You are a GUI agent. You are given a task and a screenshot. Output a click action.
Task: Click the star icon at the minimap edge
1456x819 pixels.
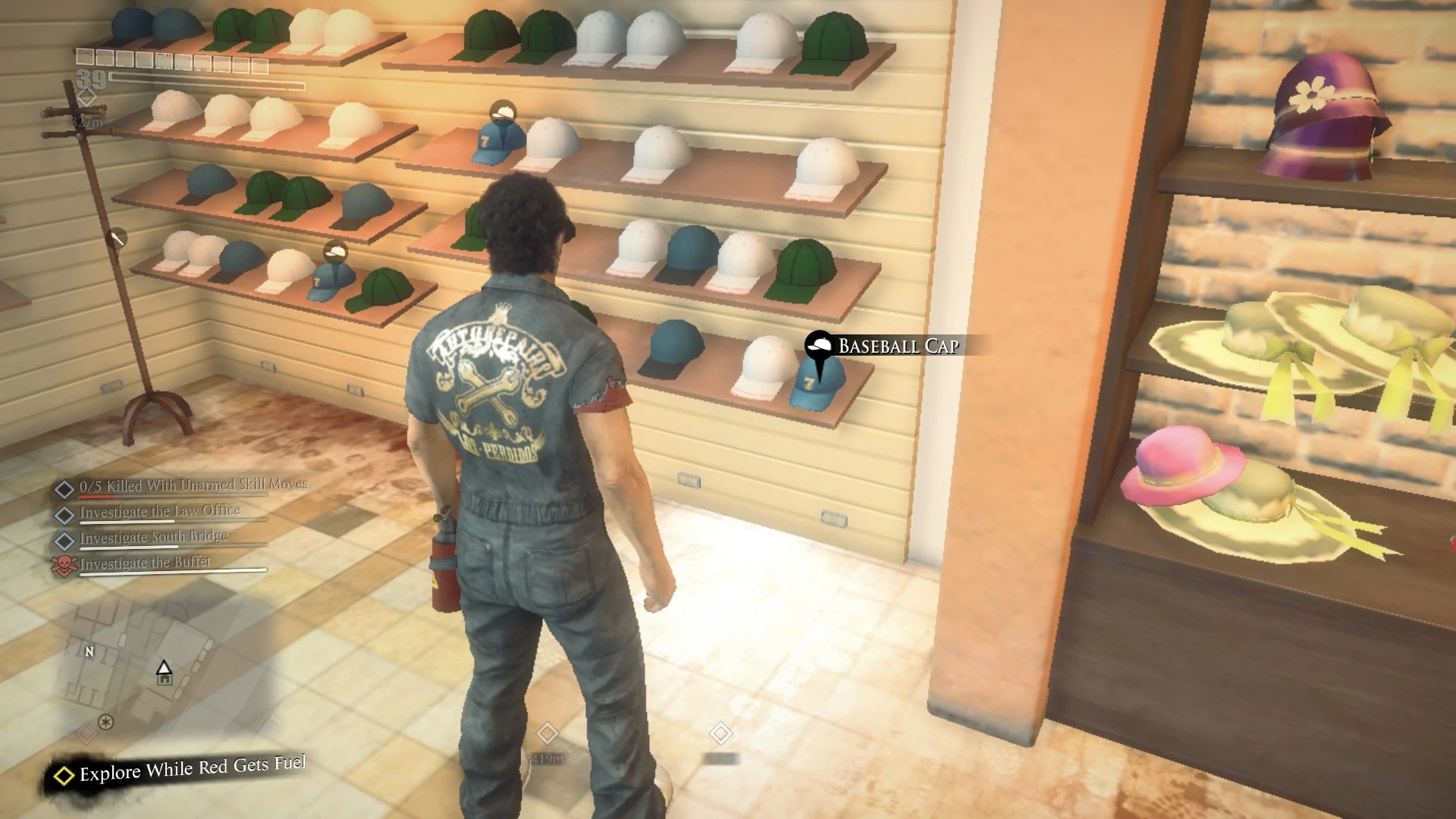[105, 723]
